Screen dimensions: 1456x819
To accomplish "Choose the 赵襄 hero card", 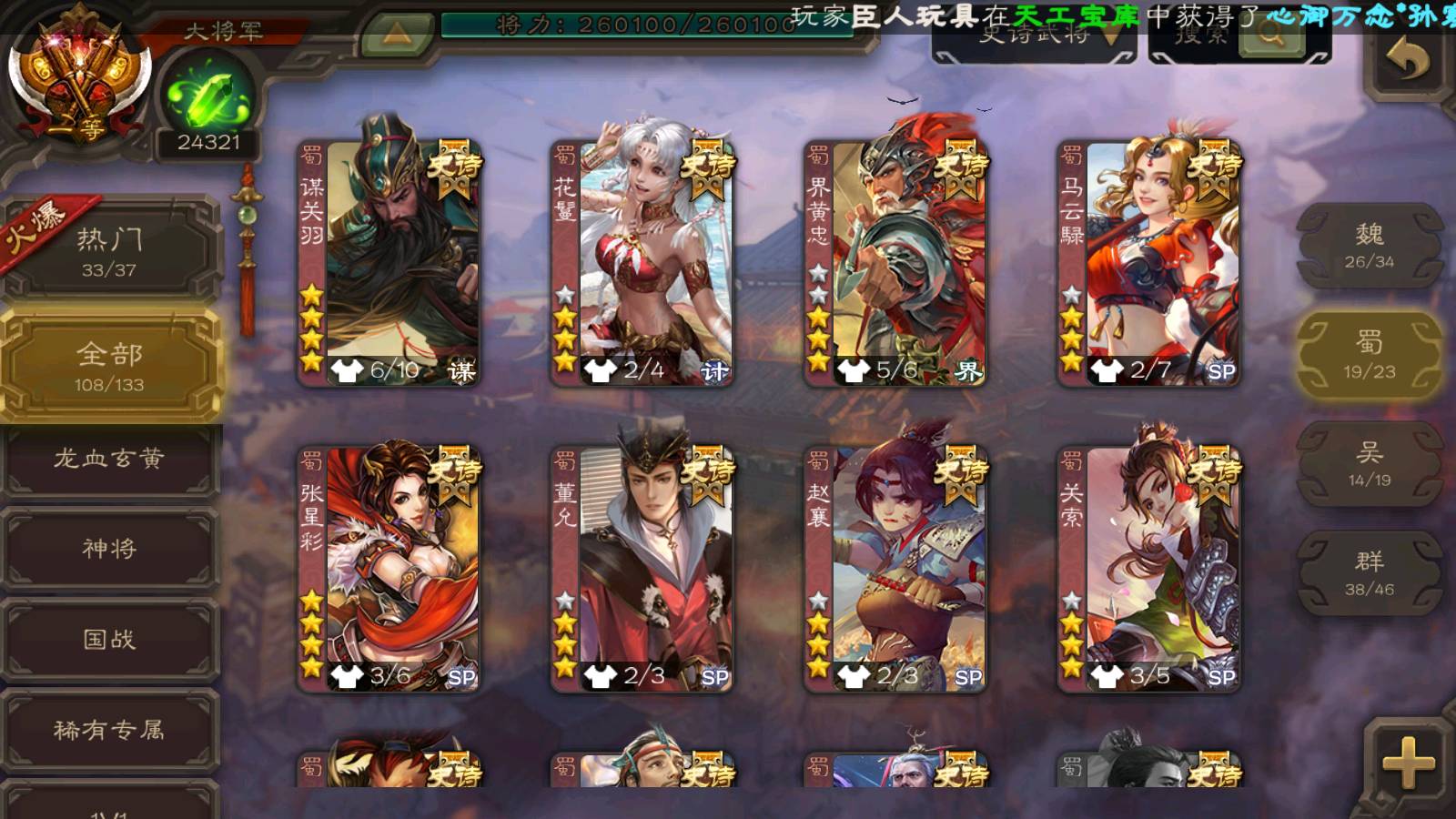I will [896, 568].
